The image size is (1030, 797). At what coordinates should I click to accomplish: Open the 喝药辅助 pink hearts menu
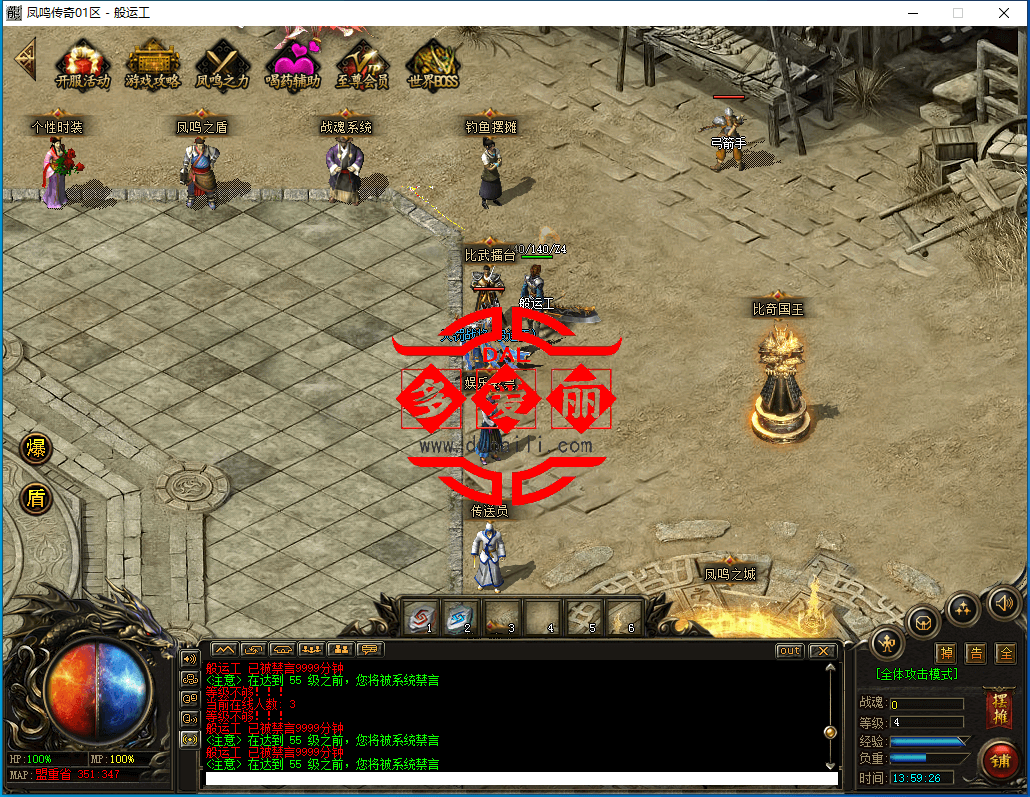click(x=292, y=64)
